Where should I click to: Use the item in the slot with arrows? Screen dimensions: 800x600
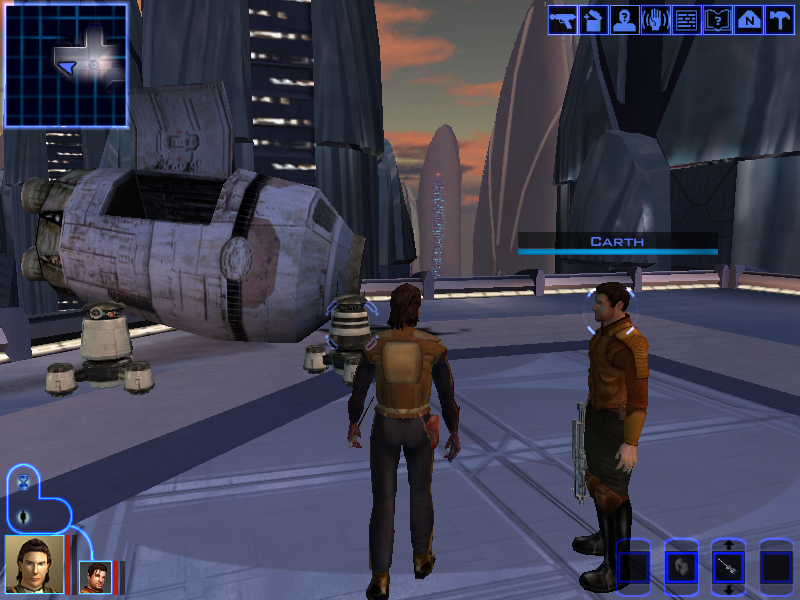(728, 568)
